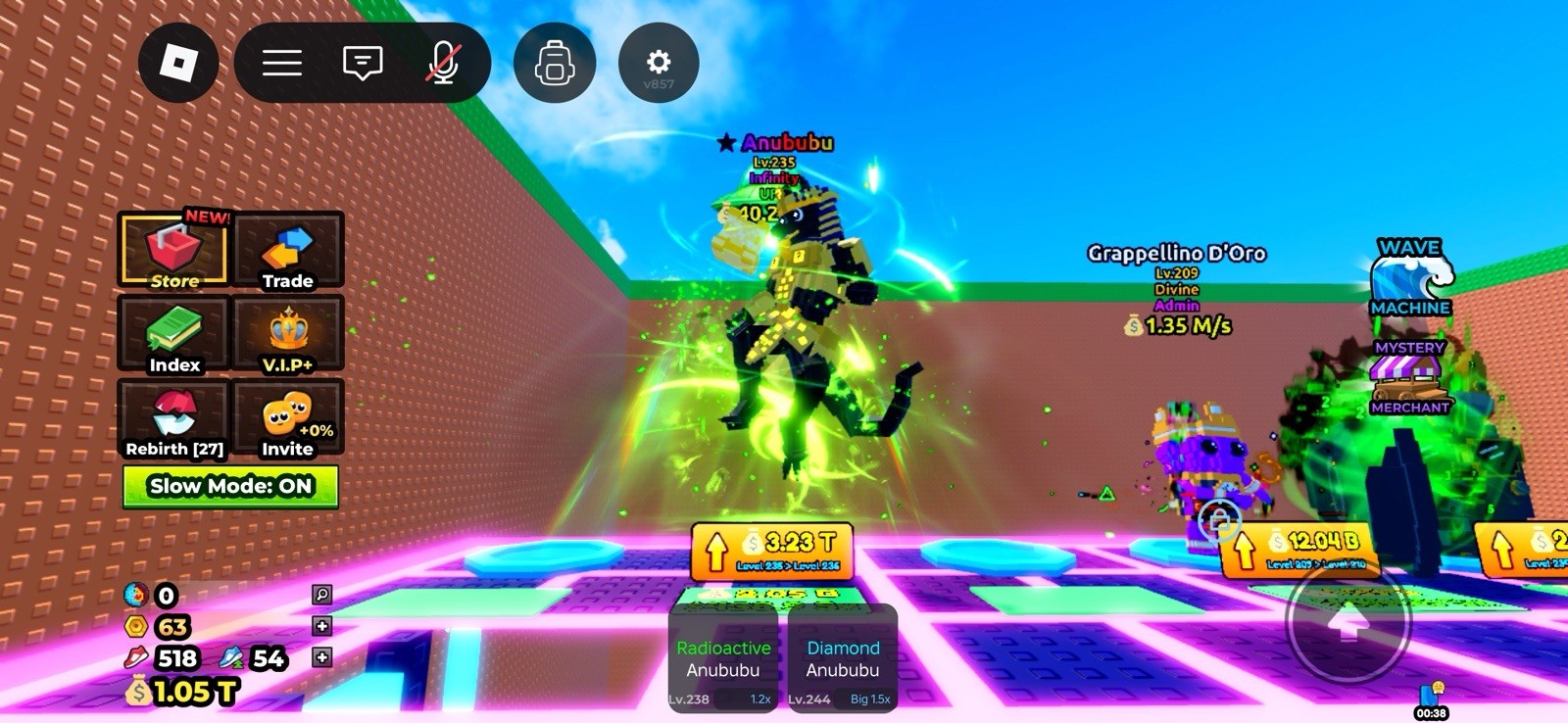Toggle Slow Mode off
Screen dimensions: 1568x723
[228, 487]
